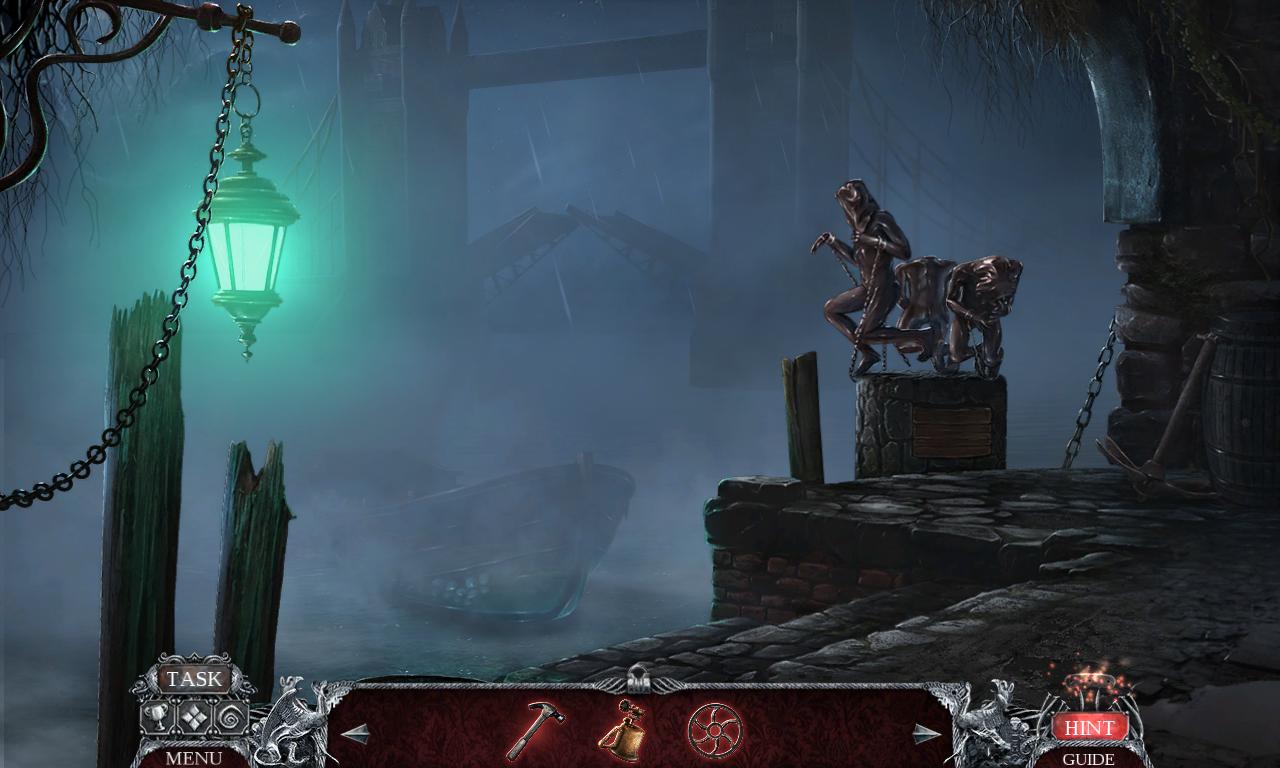Choose the valve wheel inventory item
Viewport: 1280px width, 768px height.
tap(713, 730)
